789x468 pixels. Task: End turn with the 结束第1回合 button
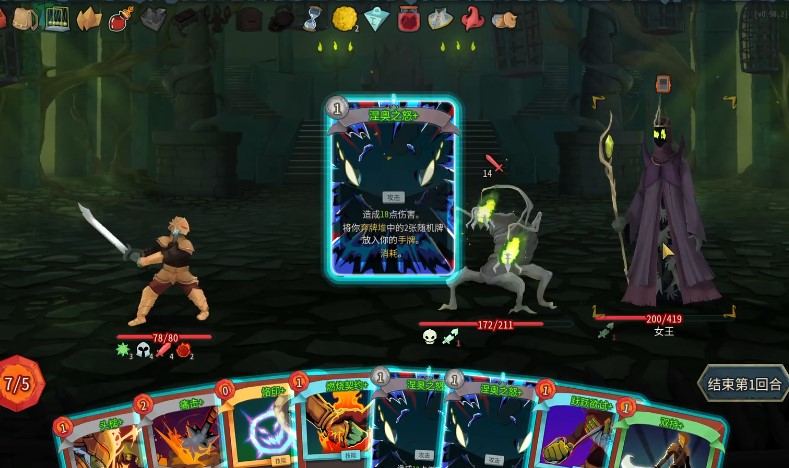[744, 384]
